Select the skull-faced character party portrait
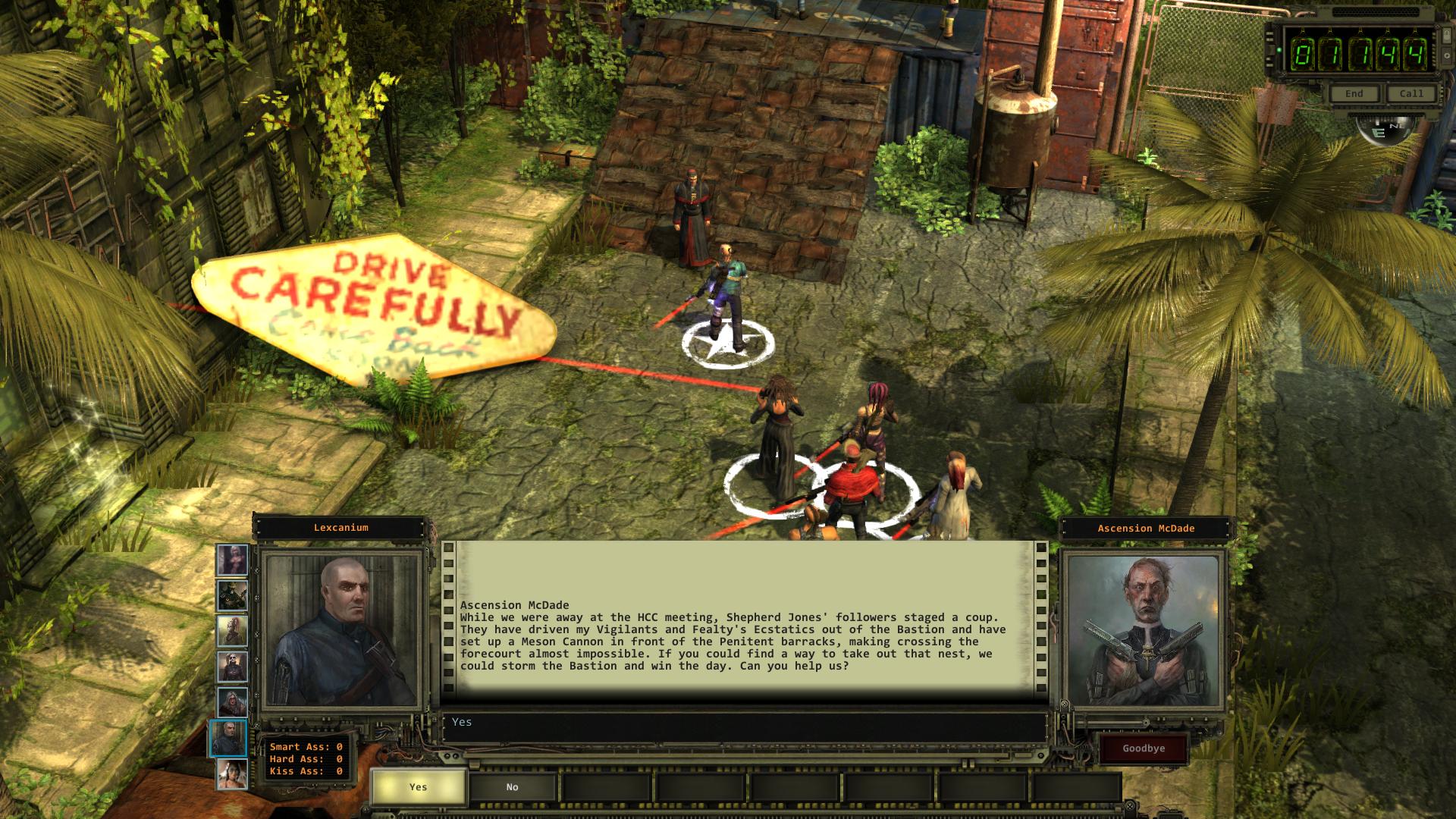The width and height of the screenshot is (1456, 819). 232,667
